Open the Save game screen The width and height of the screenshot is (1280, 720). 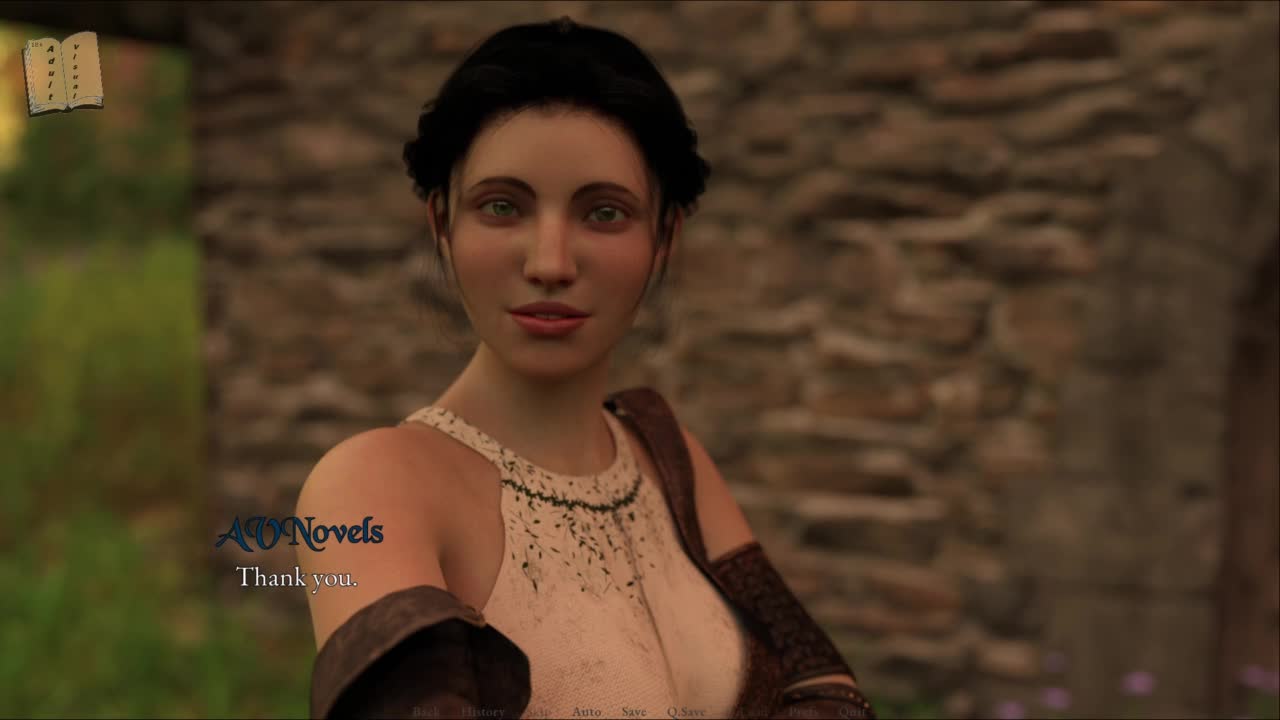(x=634, y=712)
